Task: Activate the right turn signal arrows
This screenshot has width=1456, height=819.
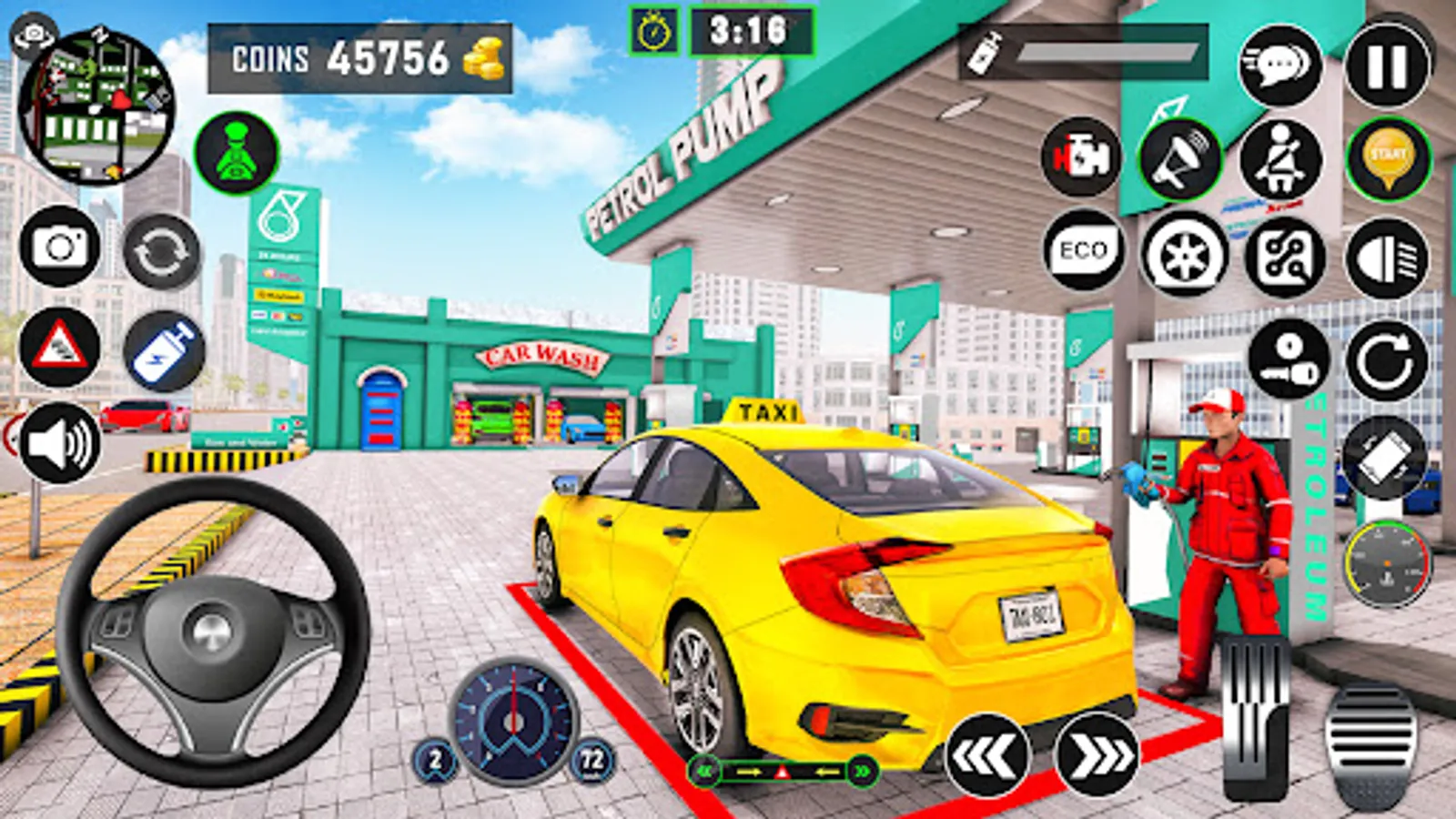Action: (x=1097, y=754)
